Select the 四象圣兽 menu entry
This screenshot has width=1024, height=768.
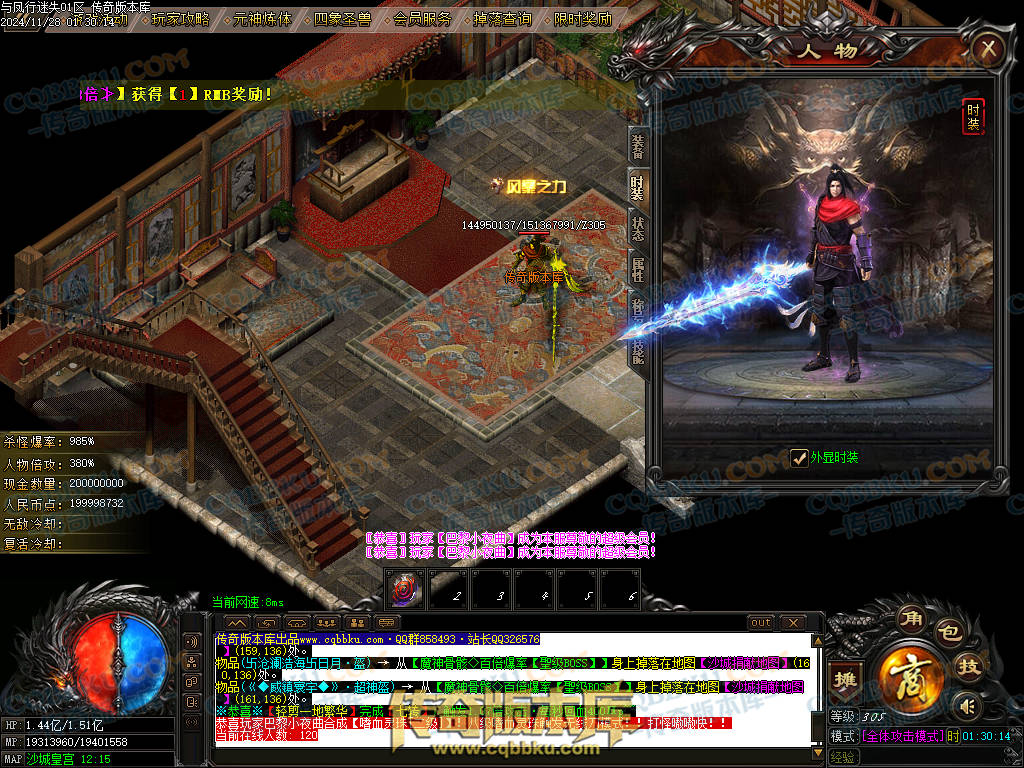pos(343,18)
